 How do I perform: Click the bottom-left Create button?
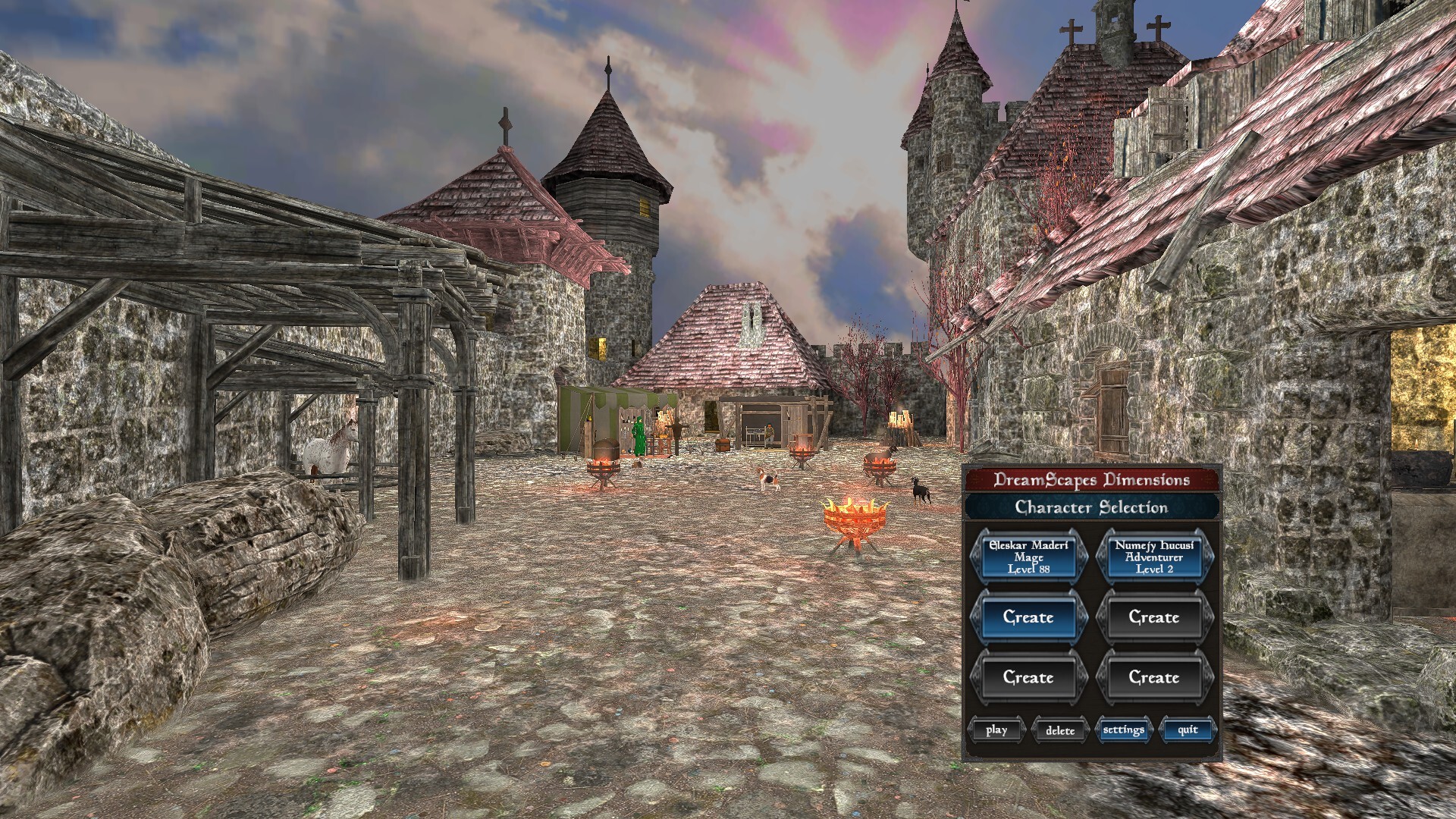point(1030,677)
